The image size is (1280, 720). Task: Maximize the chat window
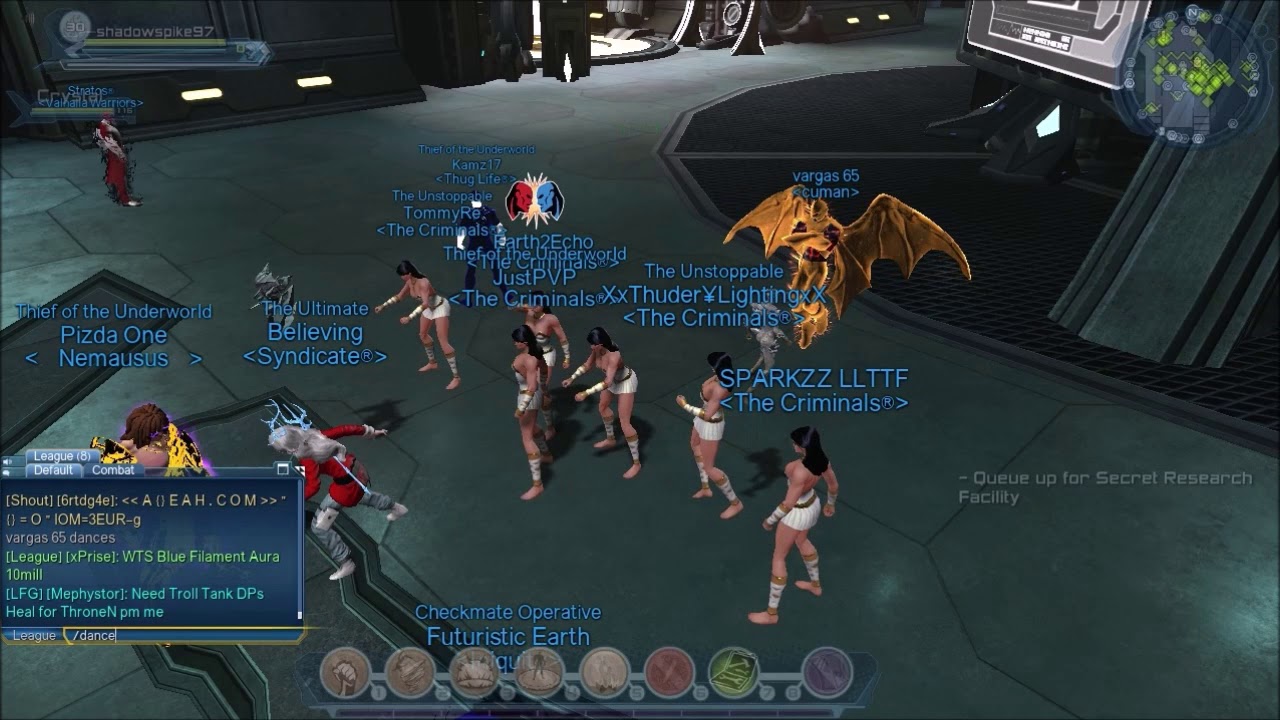[x=283, y=469]
